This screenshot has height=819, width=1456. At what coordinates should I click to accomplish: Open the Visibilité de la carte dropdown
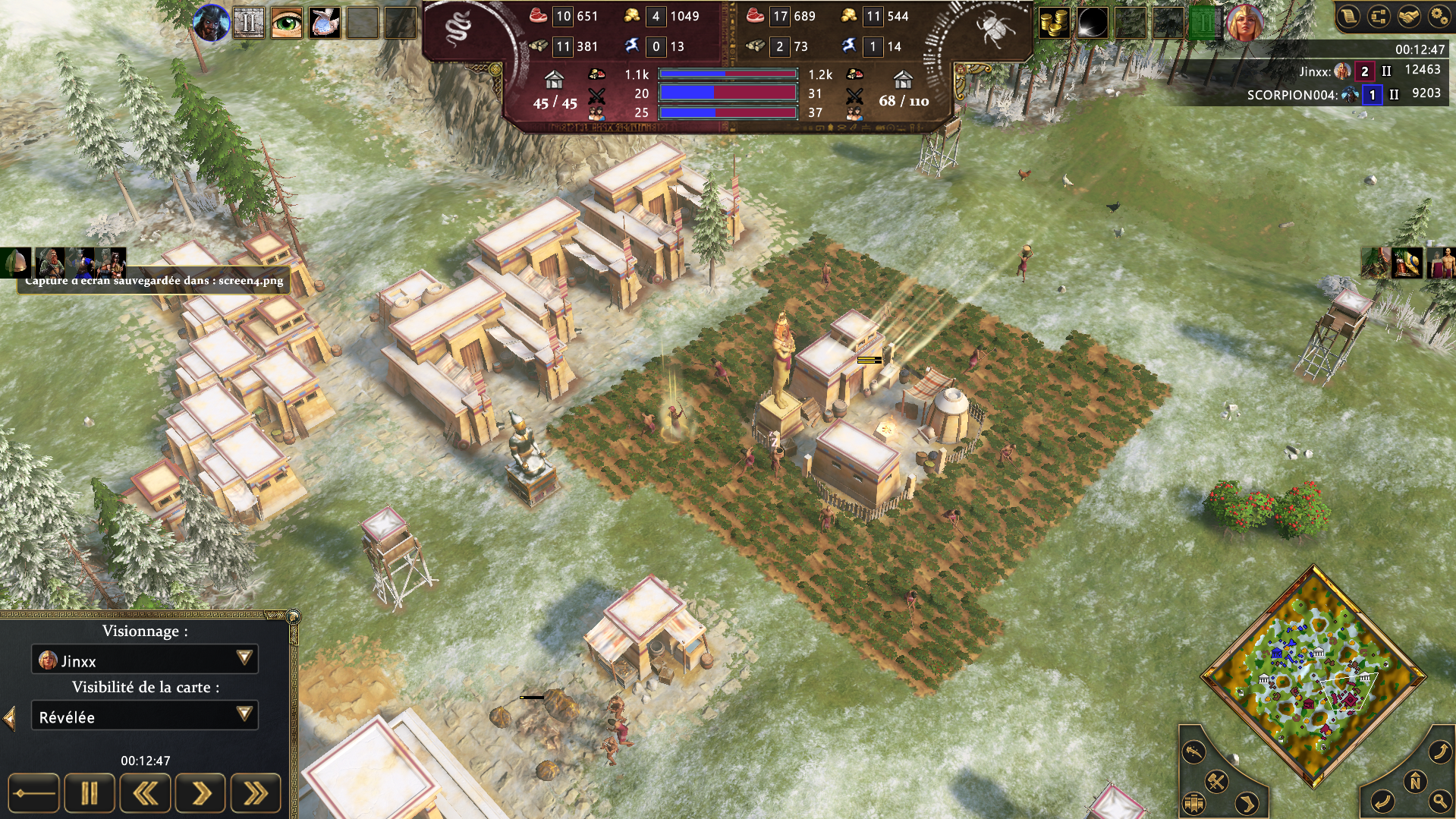tap(144, 716)
